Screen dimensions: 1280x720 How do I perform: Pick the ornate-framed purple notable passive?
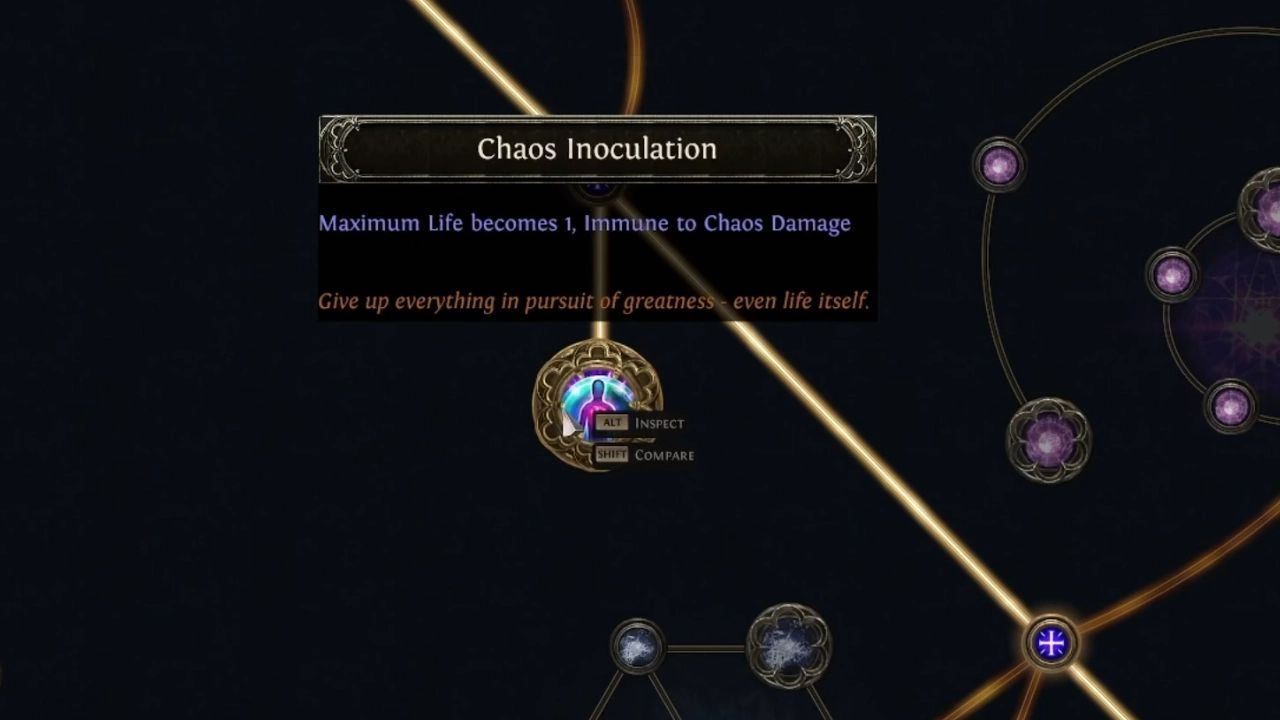tap(1048, 439)
